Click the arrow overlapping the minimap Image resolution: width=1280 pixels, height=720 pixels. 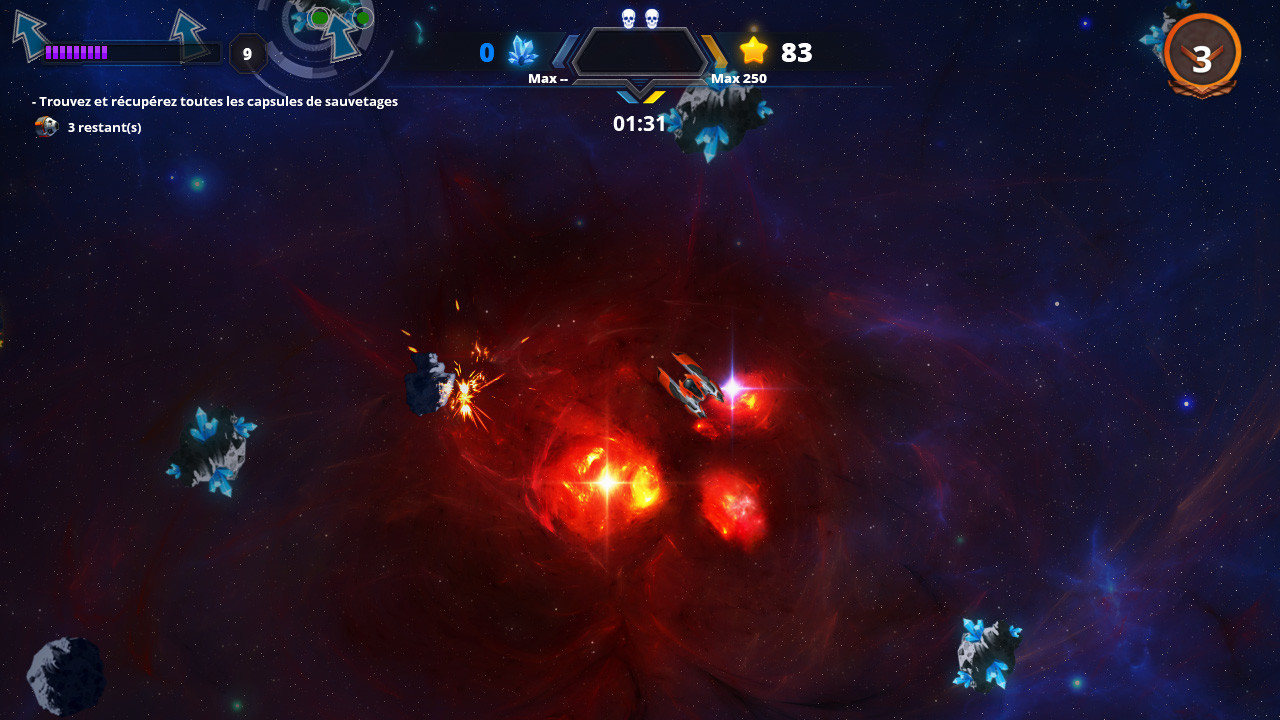tap(340, 35)
